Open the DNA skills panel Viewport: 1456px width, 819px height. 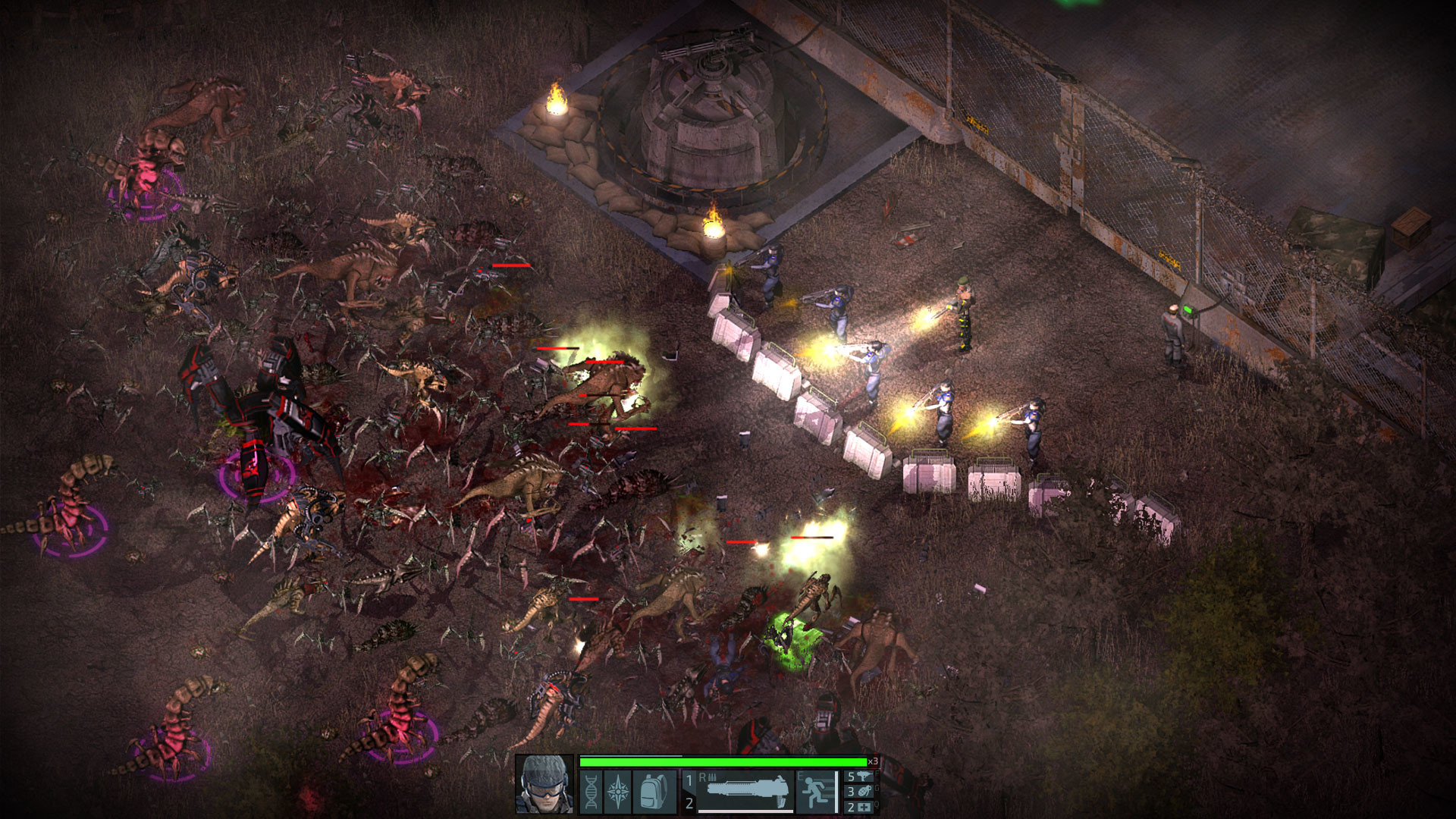[x=591, y=791]
